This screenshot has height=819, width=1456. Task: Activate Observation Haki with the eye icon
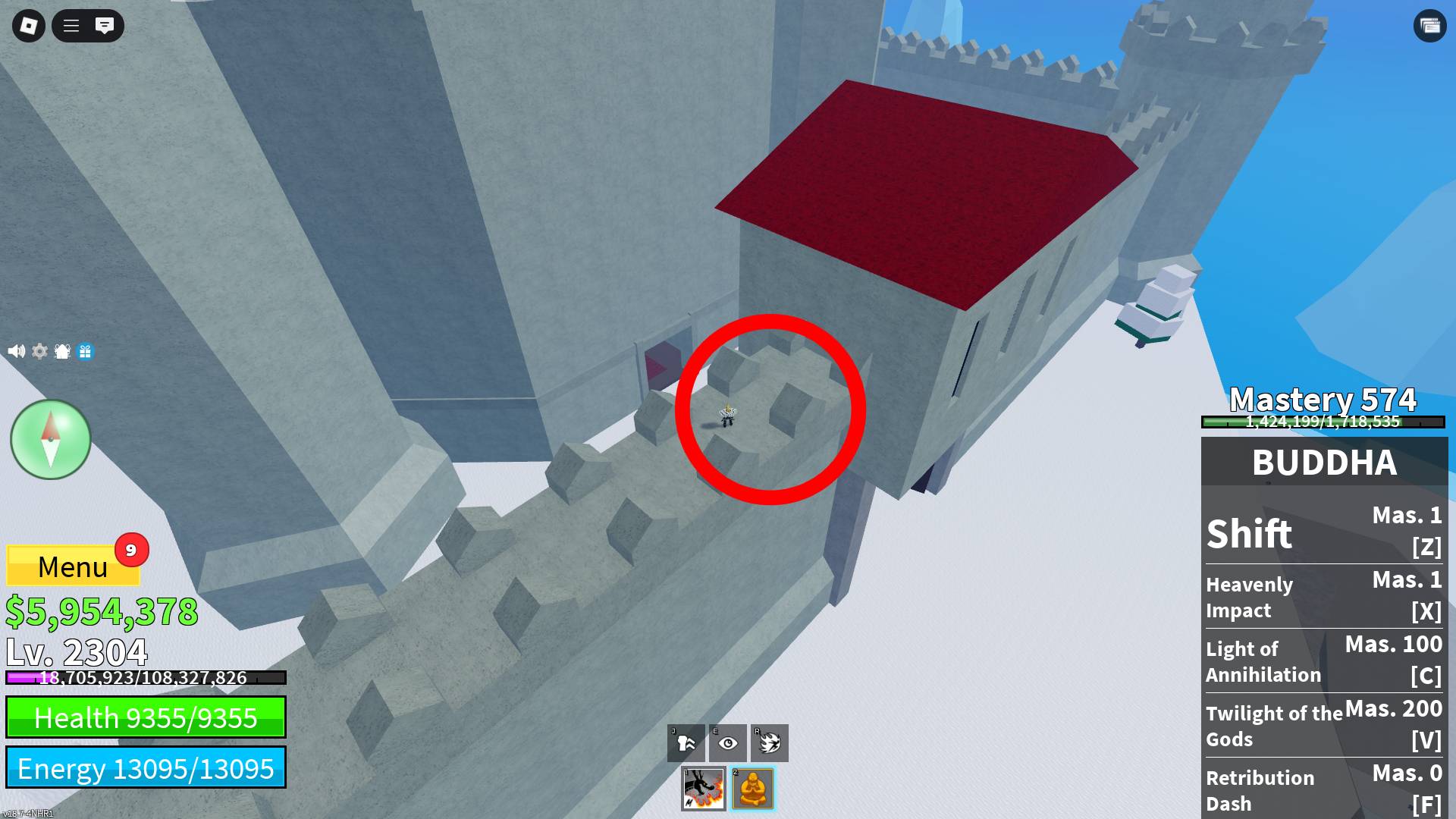(727, 743)
